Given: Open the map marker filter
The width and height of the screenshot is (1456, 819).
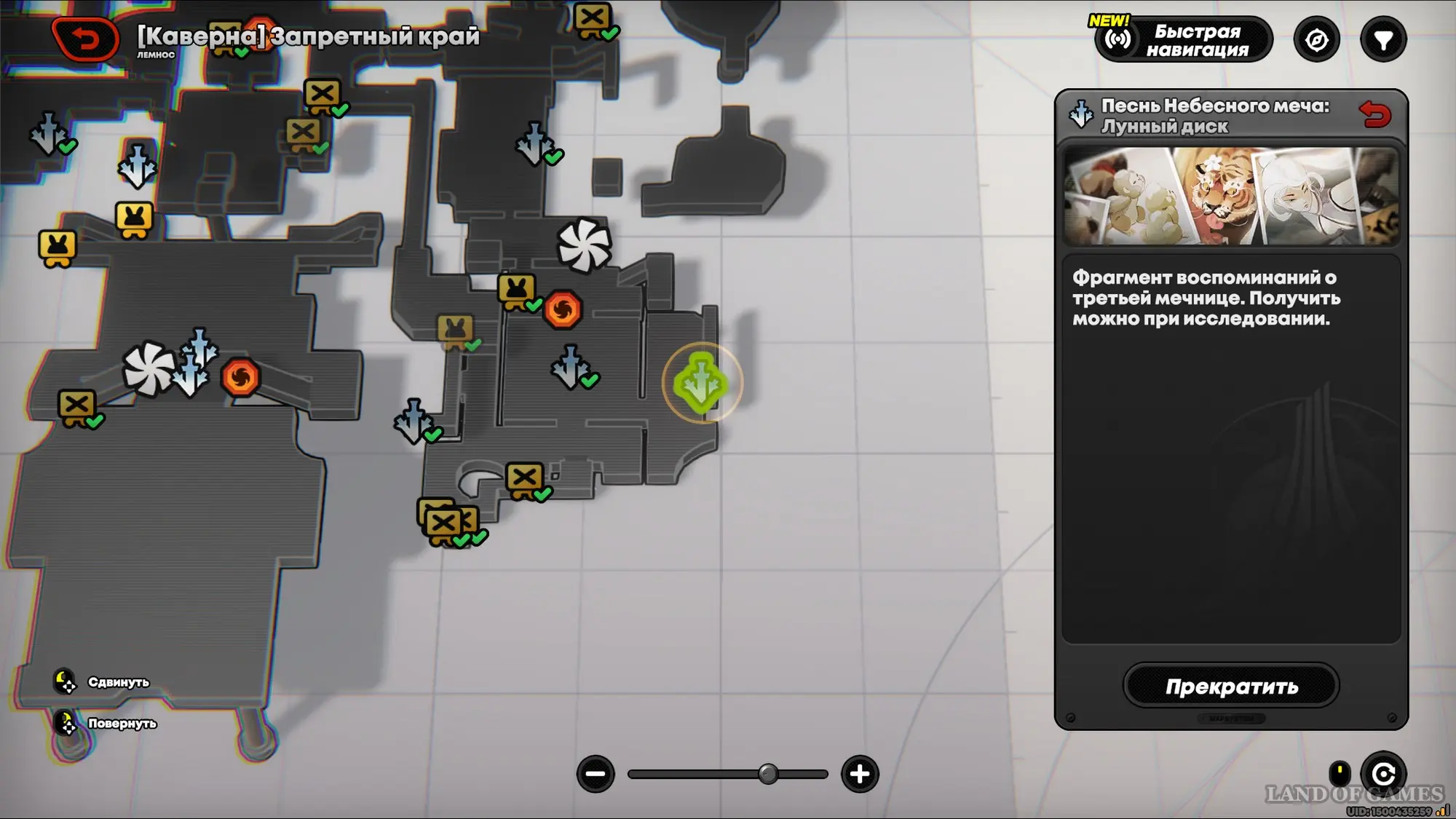Looking at the screenshot, I should (1383, 40).
